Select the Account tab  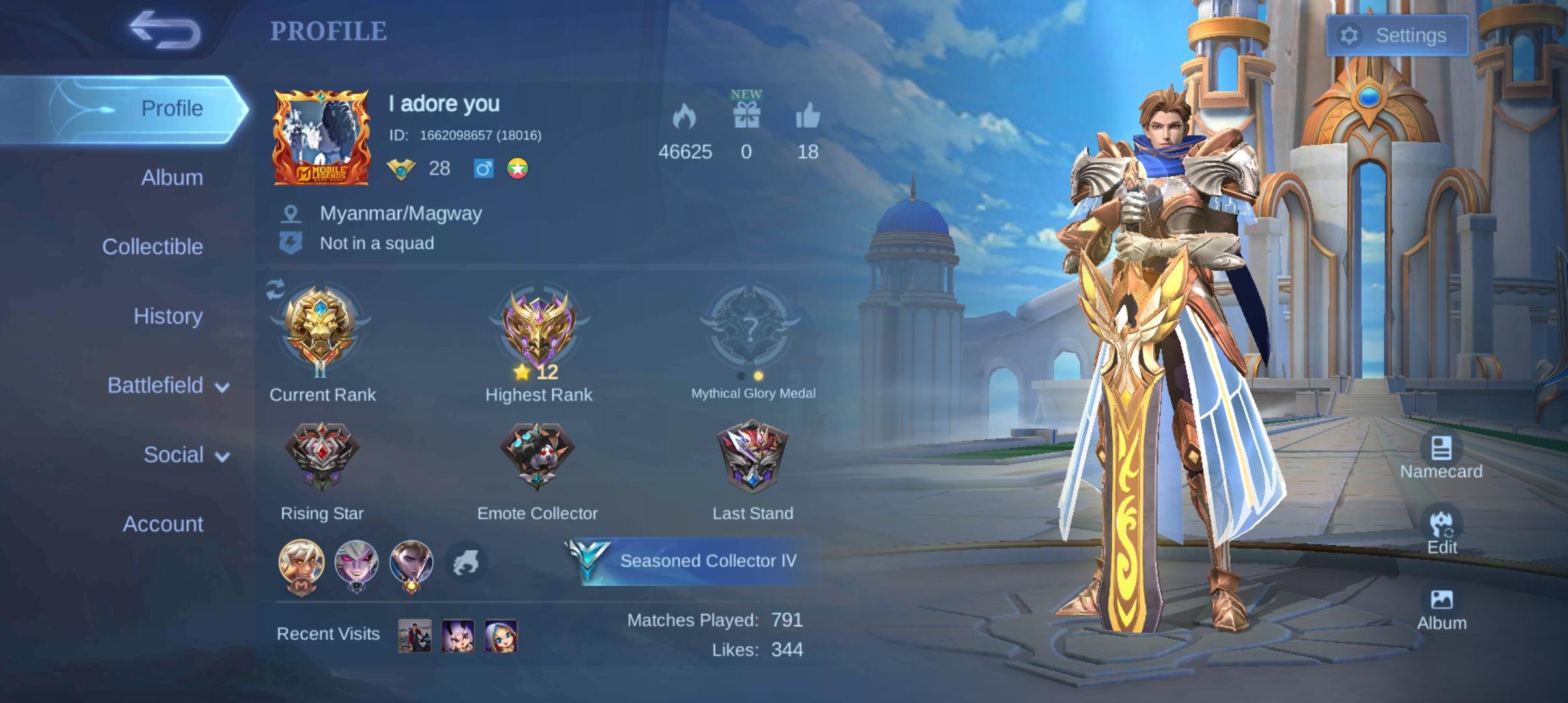163,524
